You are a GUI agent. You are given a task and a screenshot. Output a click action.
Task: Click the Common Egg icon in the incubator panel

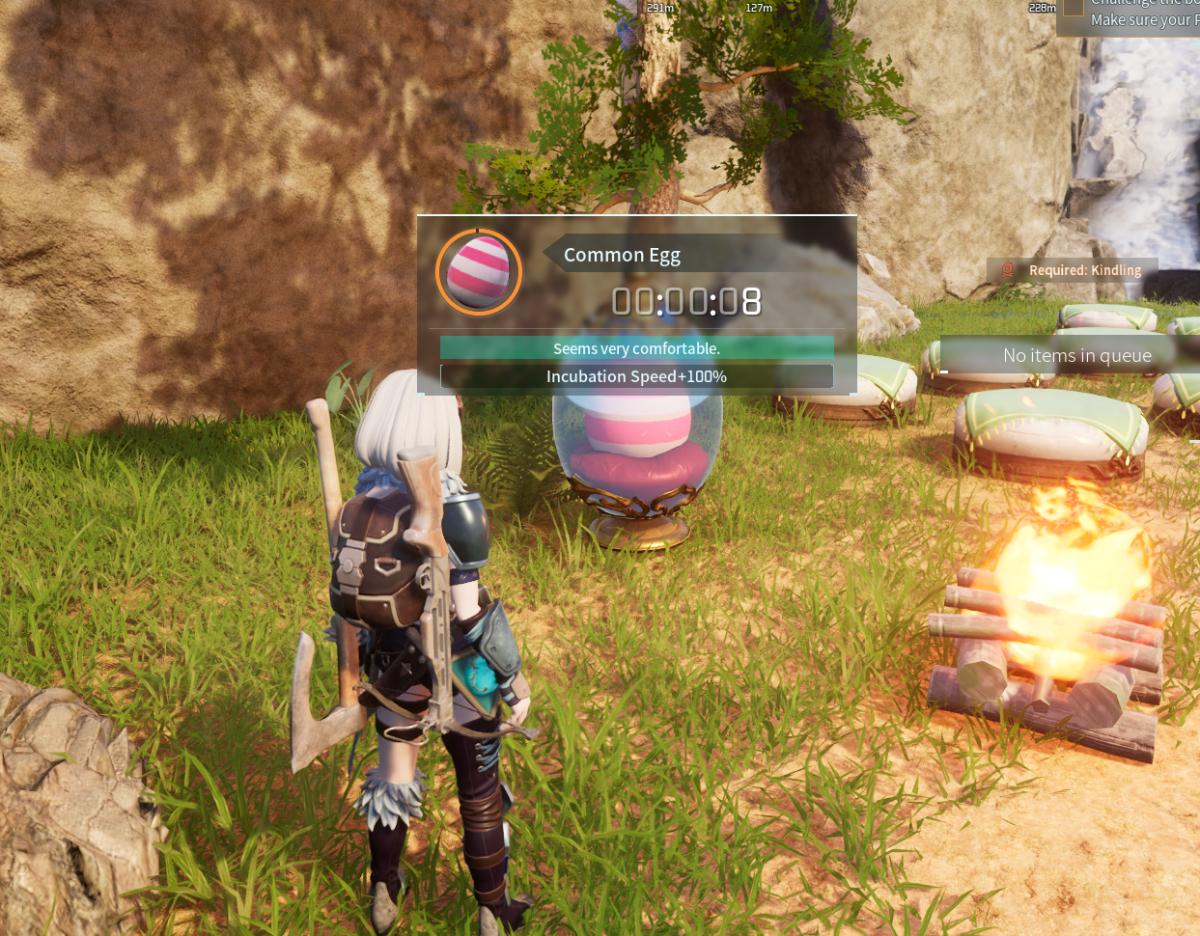tap(478, 272)
